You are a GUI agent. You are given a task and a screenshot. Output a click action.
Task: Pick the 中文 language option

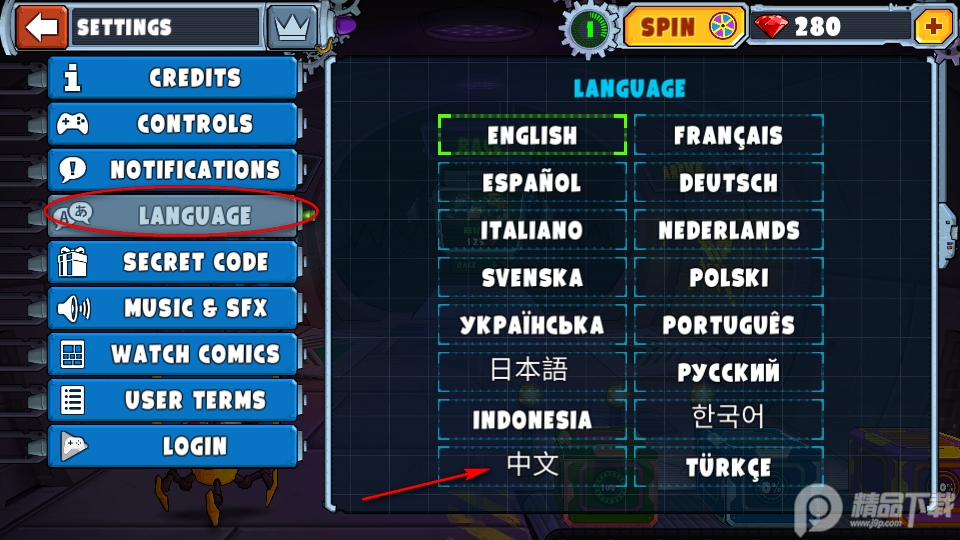pos(532,465)
